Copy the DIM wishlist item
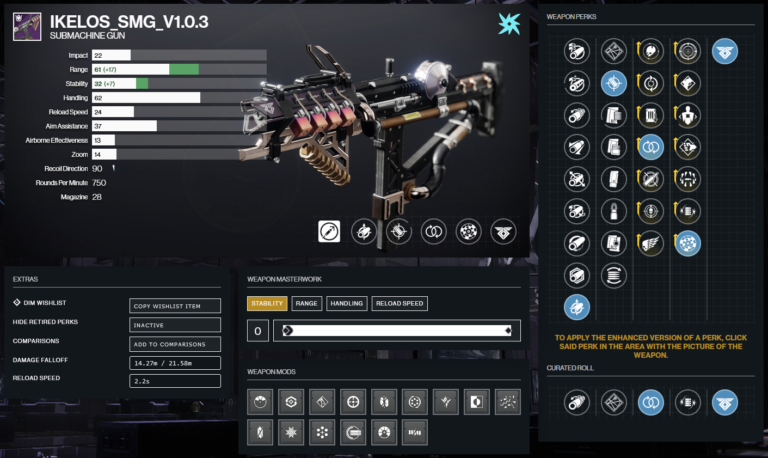 [x=175, y=306]
